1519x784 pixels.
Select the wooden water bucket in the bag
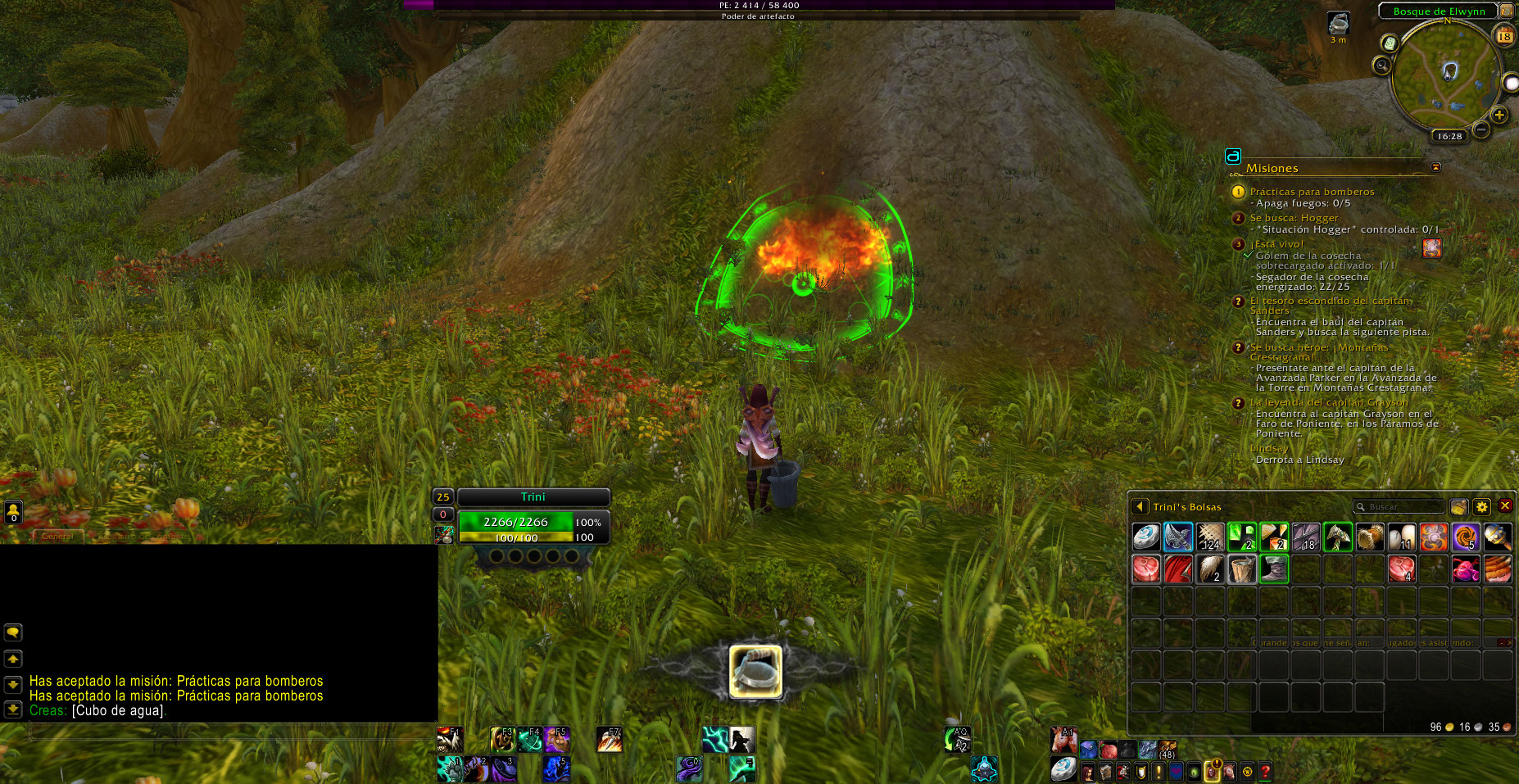(x=1242, y=569)
